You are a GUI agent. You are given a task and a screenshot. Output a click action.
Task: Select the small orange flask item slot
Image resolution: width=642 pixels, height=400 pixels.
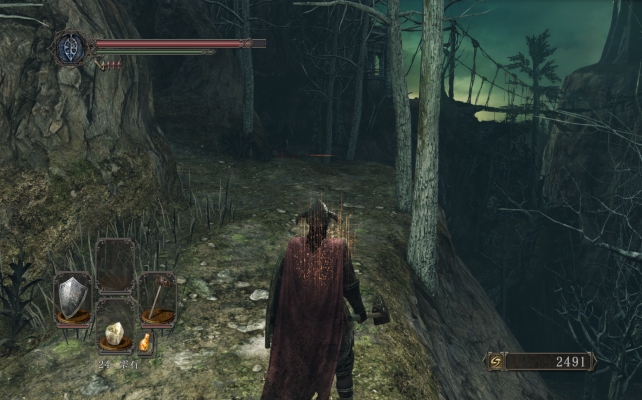(145, 343)
